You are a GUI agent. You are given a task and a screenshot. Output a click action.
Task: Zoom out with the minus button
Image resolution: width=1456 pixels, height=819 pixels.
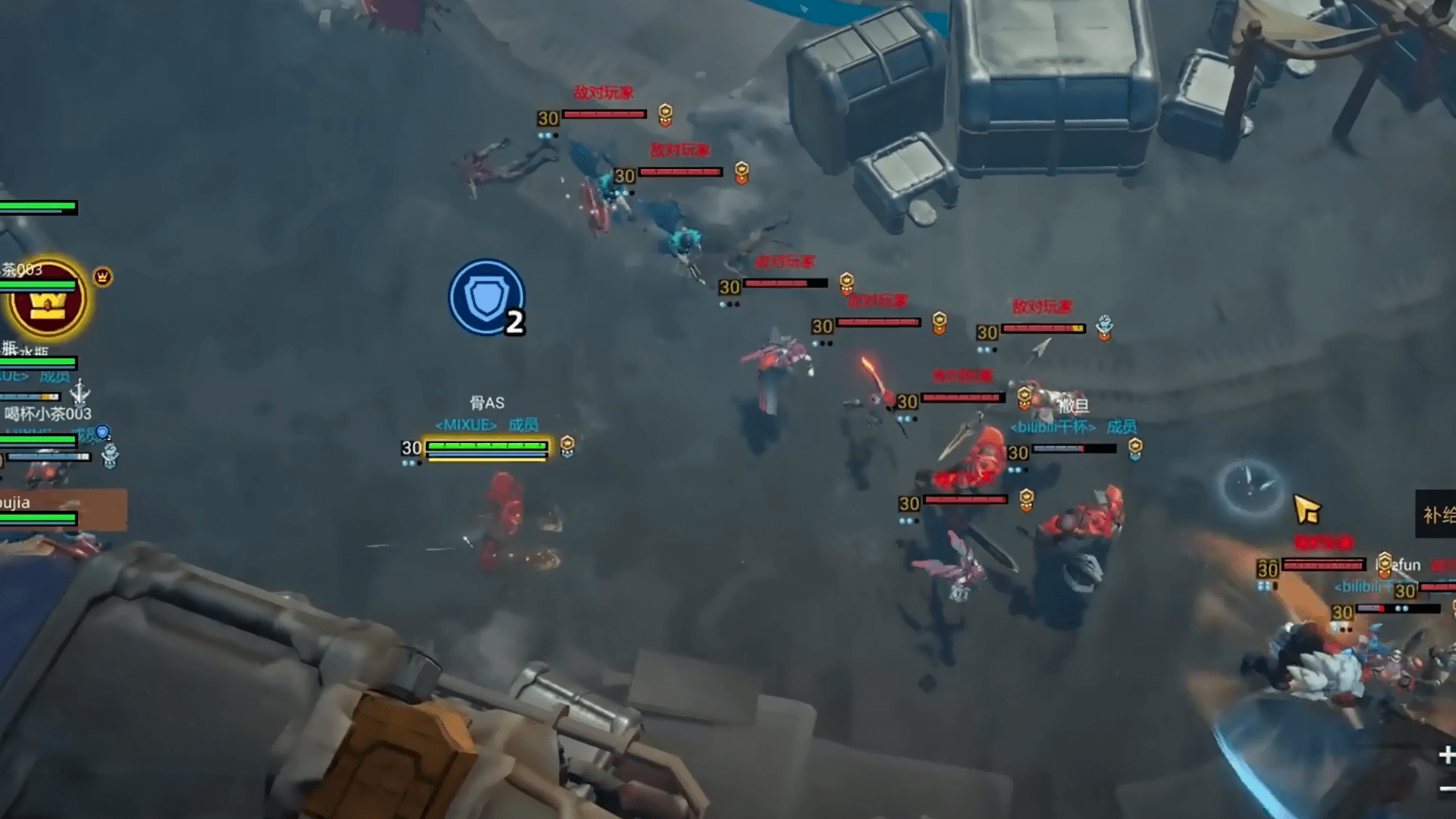coord(1447,789)
